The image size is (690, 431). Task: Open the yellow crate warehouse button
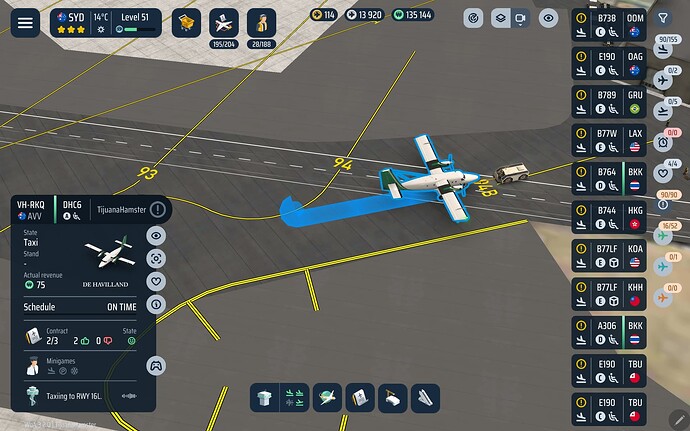pos(186,22)
